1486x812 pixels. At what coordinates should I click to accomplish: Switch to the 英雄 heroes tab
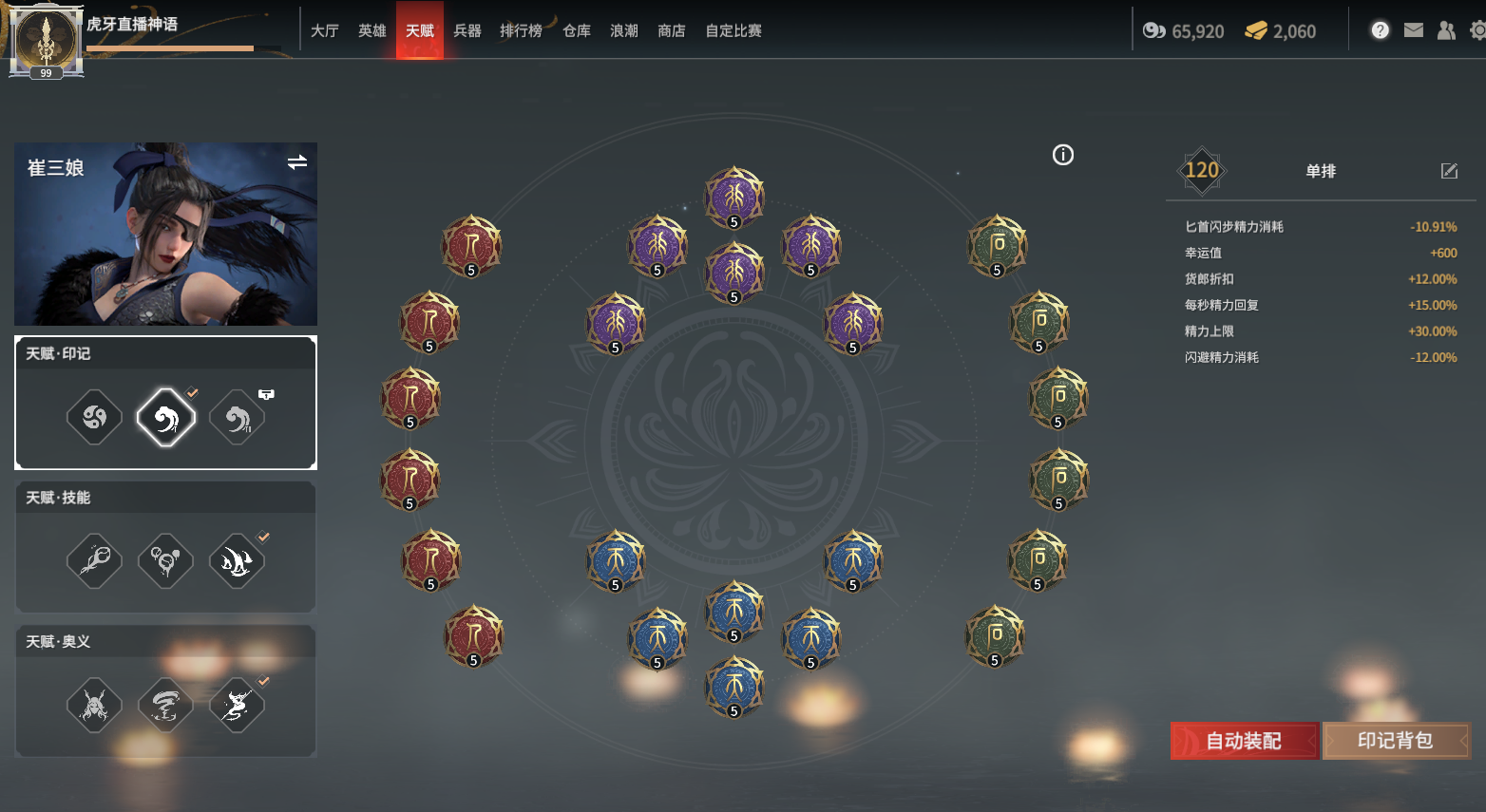(x=372, y=30)
